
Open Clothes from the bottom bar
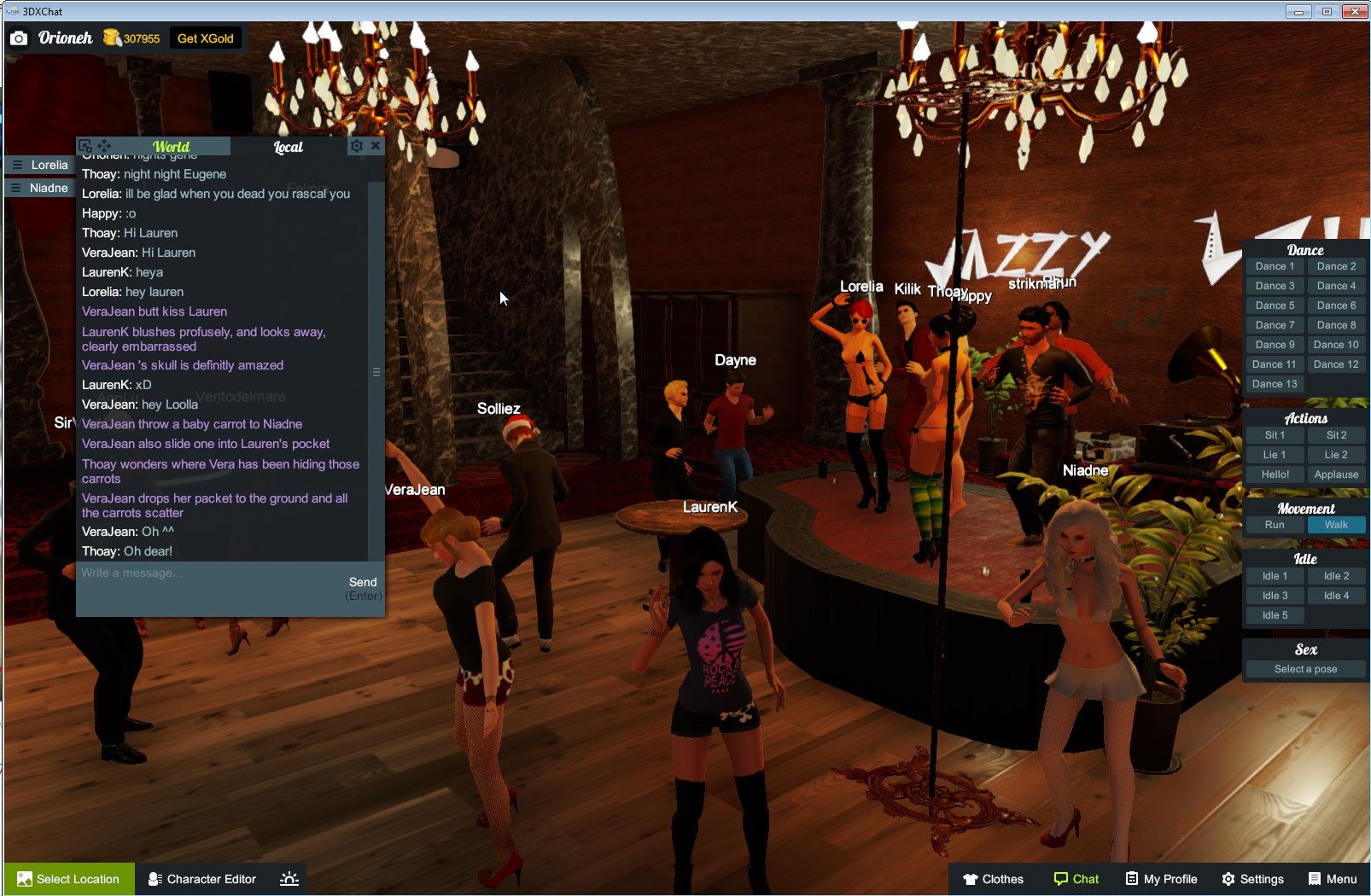(x=993, y=878)
